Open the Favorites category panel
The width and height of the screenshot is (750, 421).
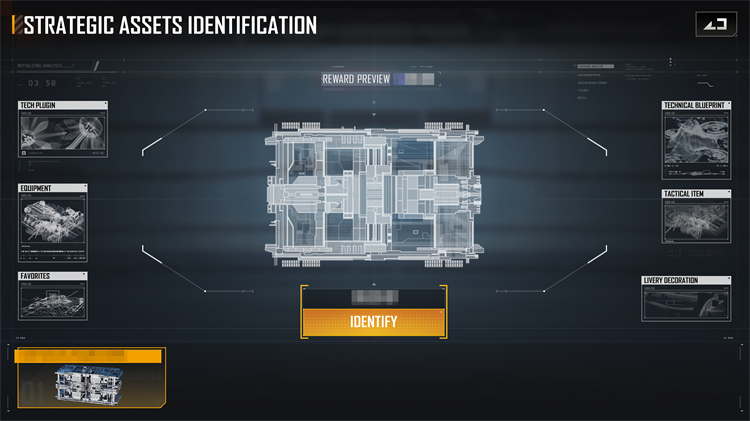pyautogui.click(x=53, y=296)
